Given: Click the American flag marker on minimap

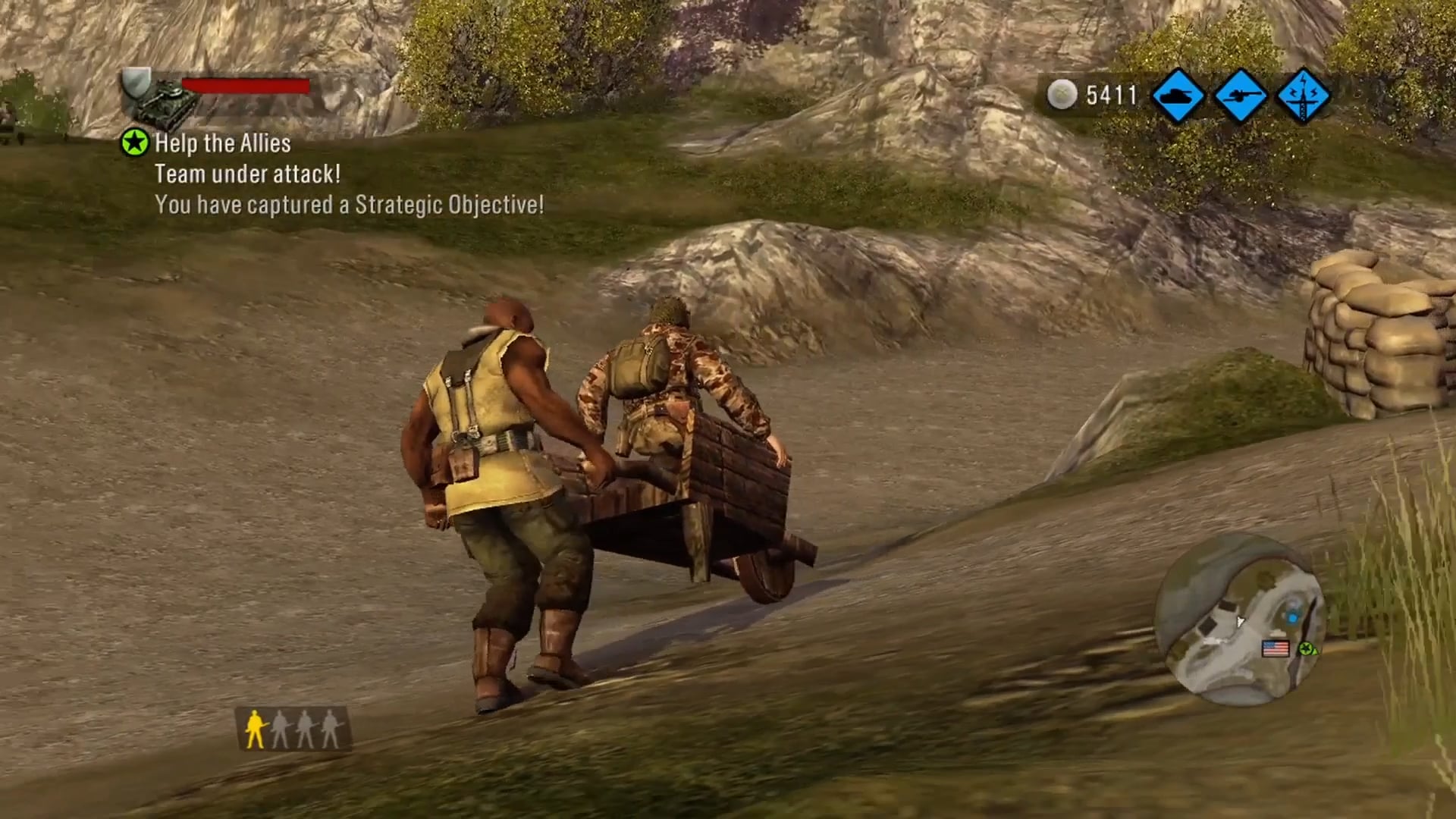Looking at the screenshot, I should click(x=1275, y=648).
